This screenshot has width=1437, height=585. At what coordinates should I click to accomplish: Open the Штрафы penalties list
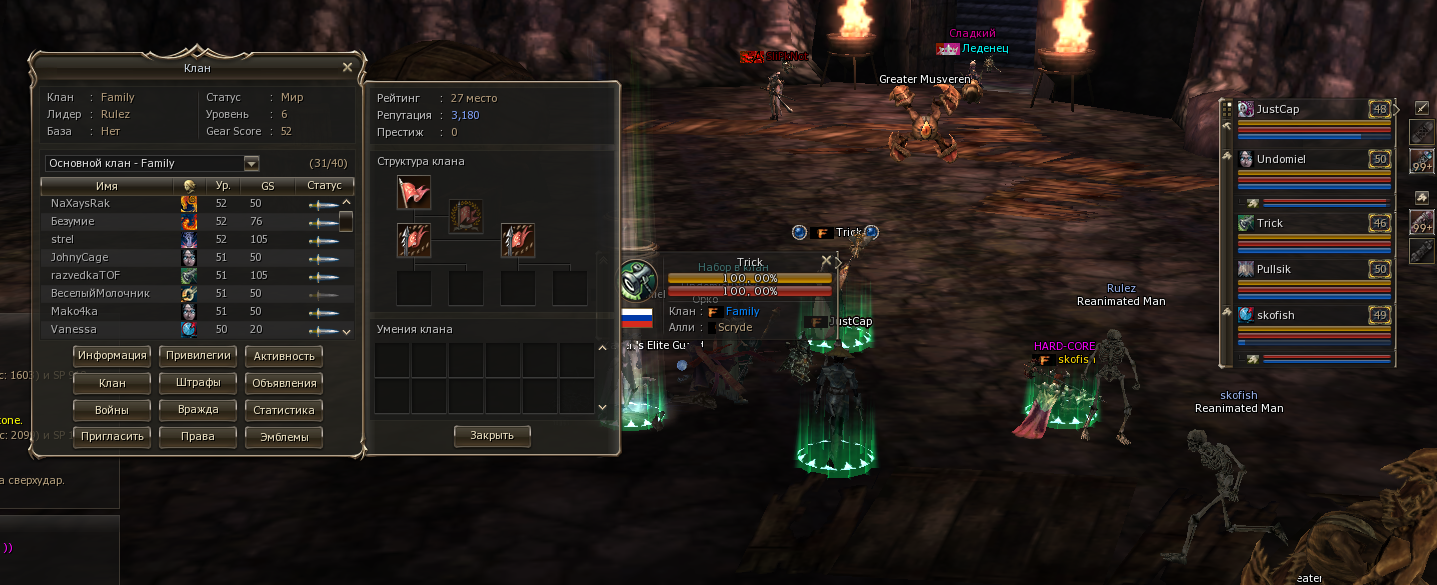click(x=198, y=383)
